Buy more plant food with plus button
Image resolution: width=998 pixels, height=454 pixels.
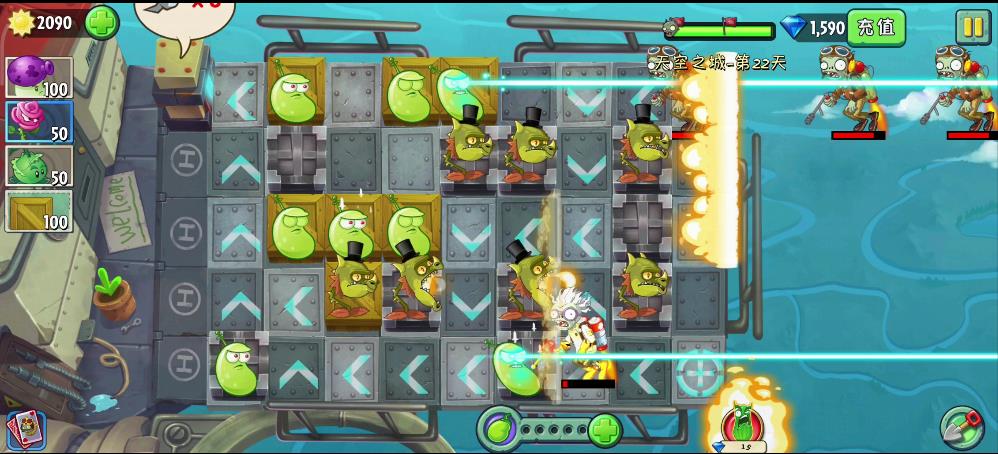pos(604,430)
